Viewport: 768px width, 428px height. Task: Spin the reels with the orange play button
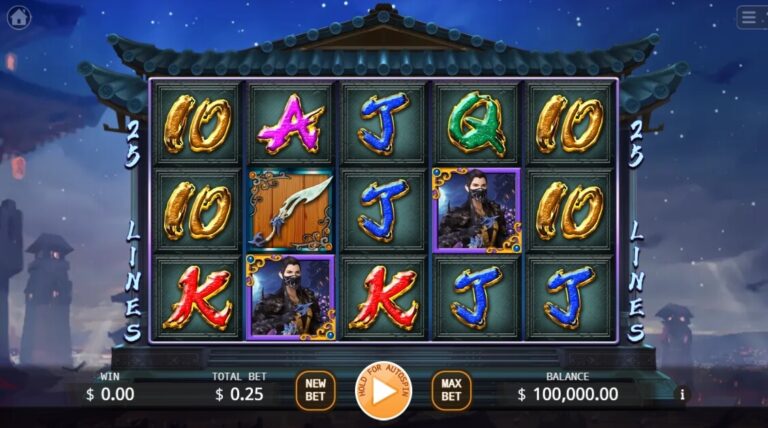coord(384,390)
